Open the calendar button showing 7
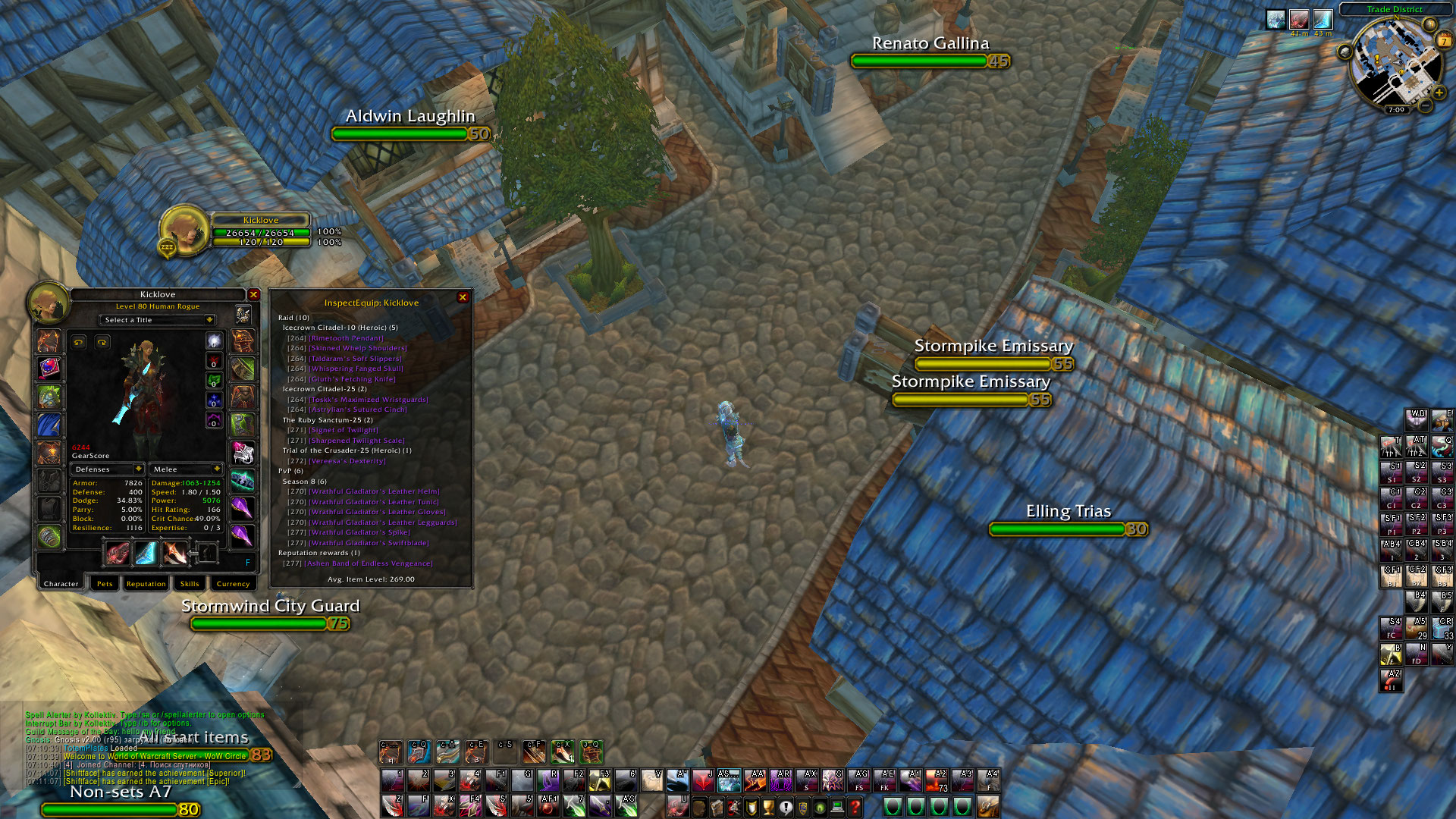Screen dimensions: 1456x819 tap(1444, 41)
